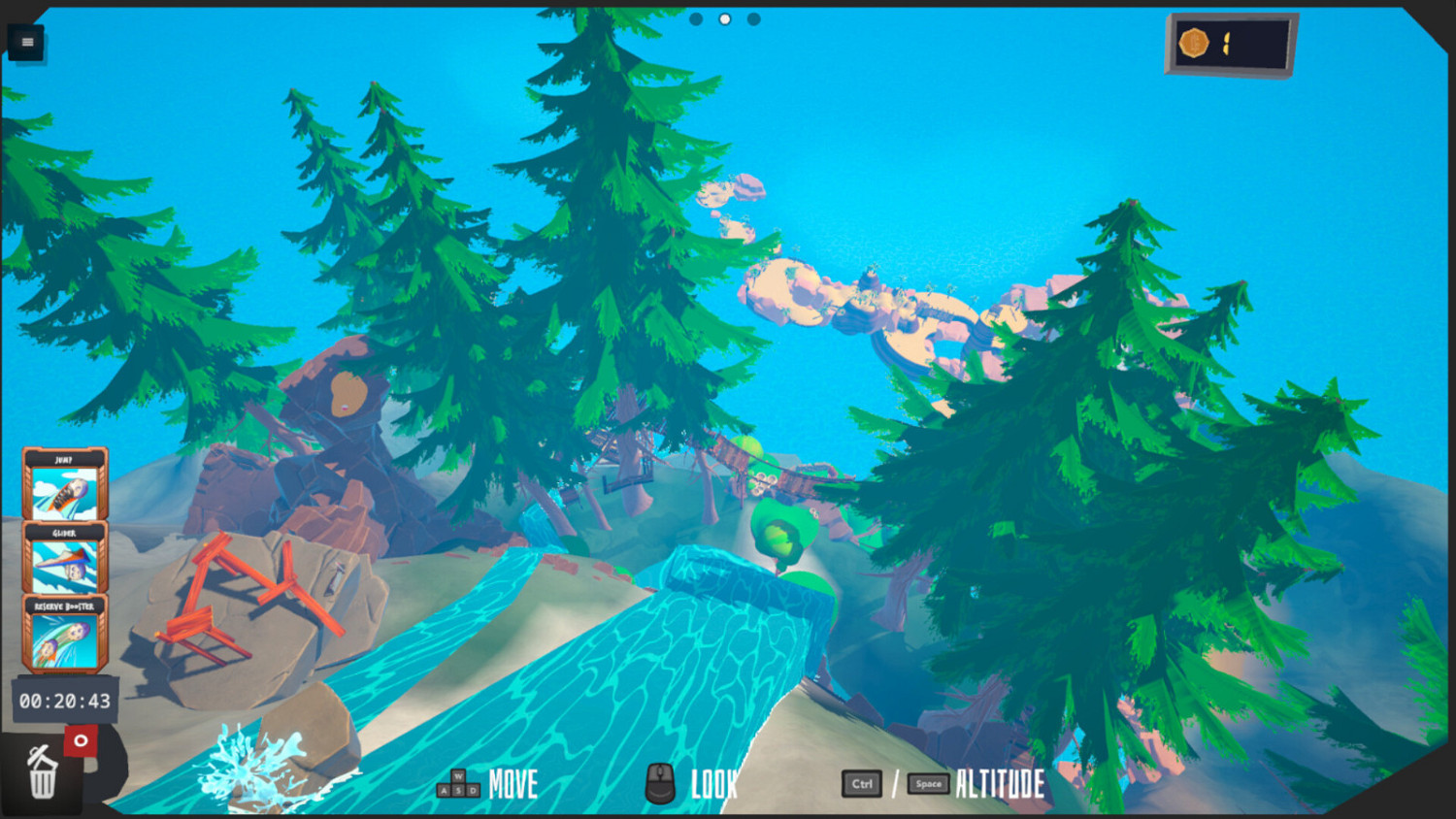Click the Ctrl altitude key icon
This screenshot has width=1456, height=819.
(x=861, y=784)
